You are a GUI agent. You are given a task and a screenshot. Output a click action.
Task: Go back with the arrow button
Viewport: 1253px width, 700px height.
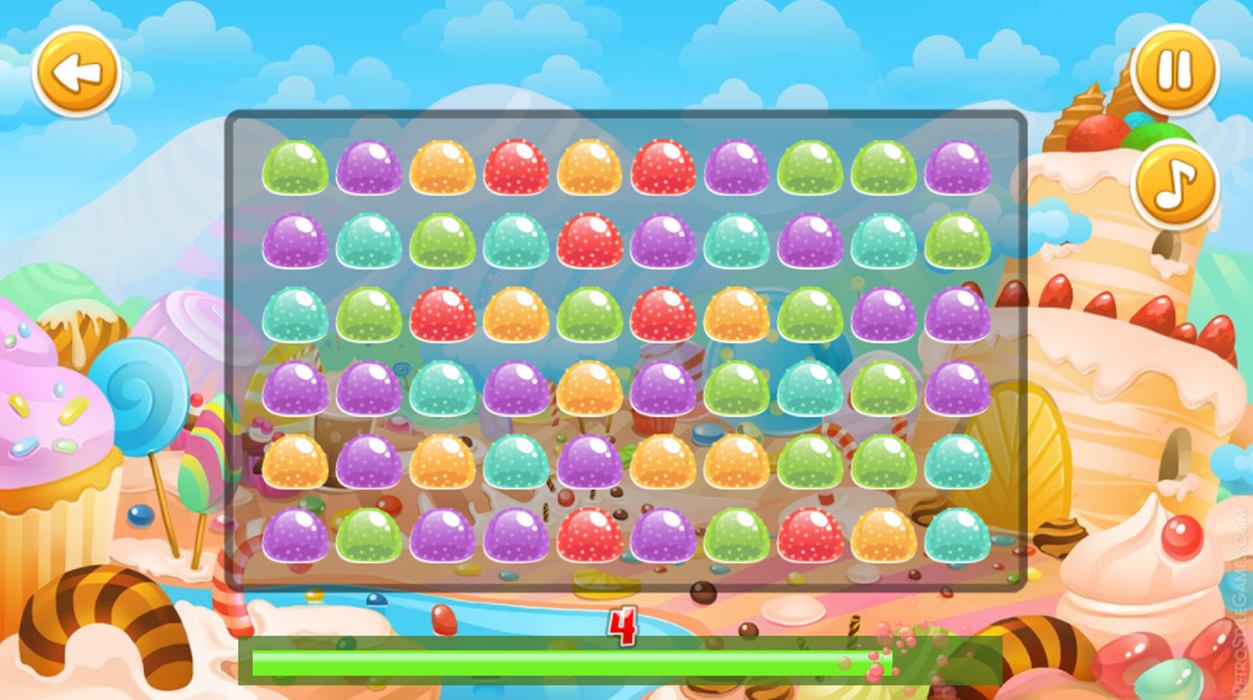[x=77, y=71]
